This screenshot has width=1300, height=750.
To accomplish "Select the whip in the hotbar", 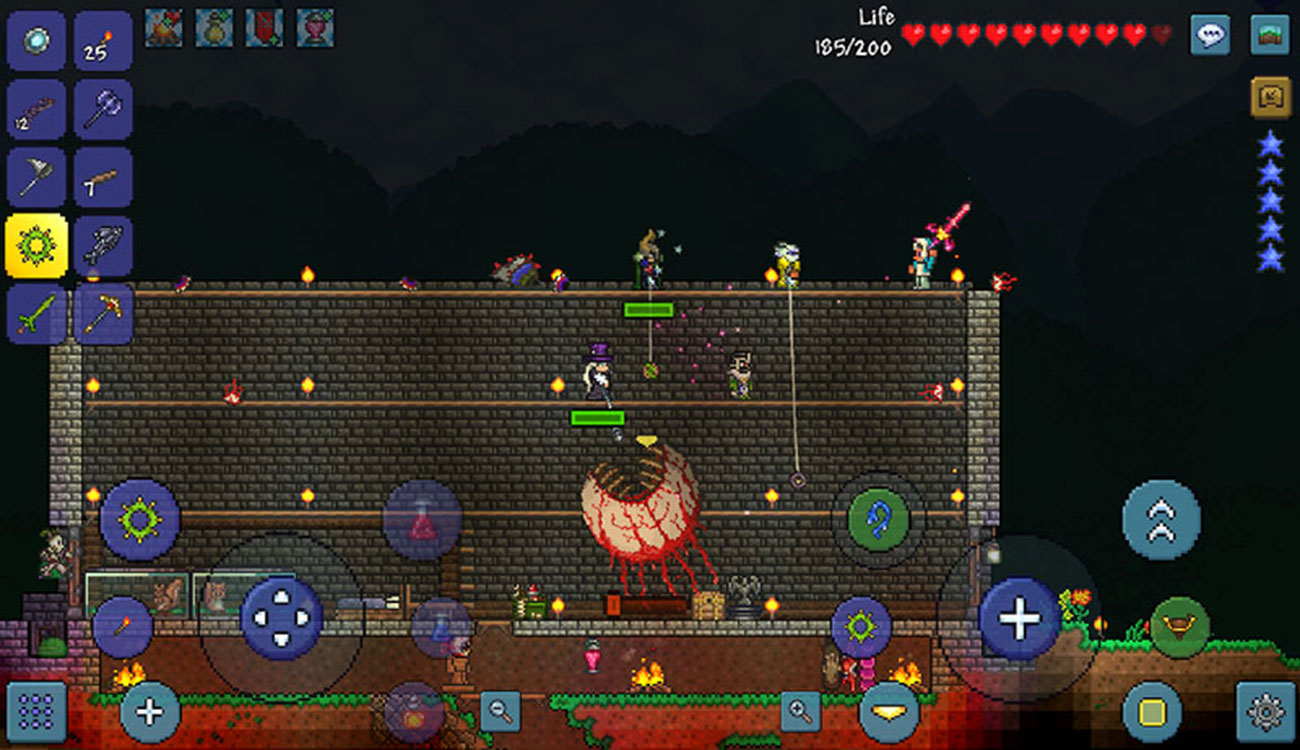I will 37,110.
